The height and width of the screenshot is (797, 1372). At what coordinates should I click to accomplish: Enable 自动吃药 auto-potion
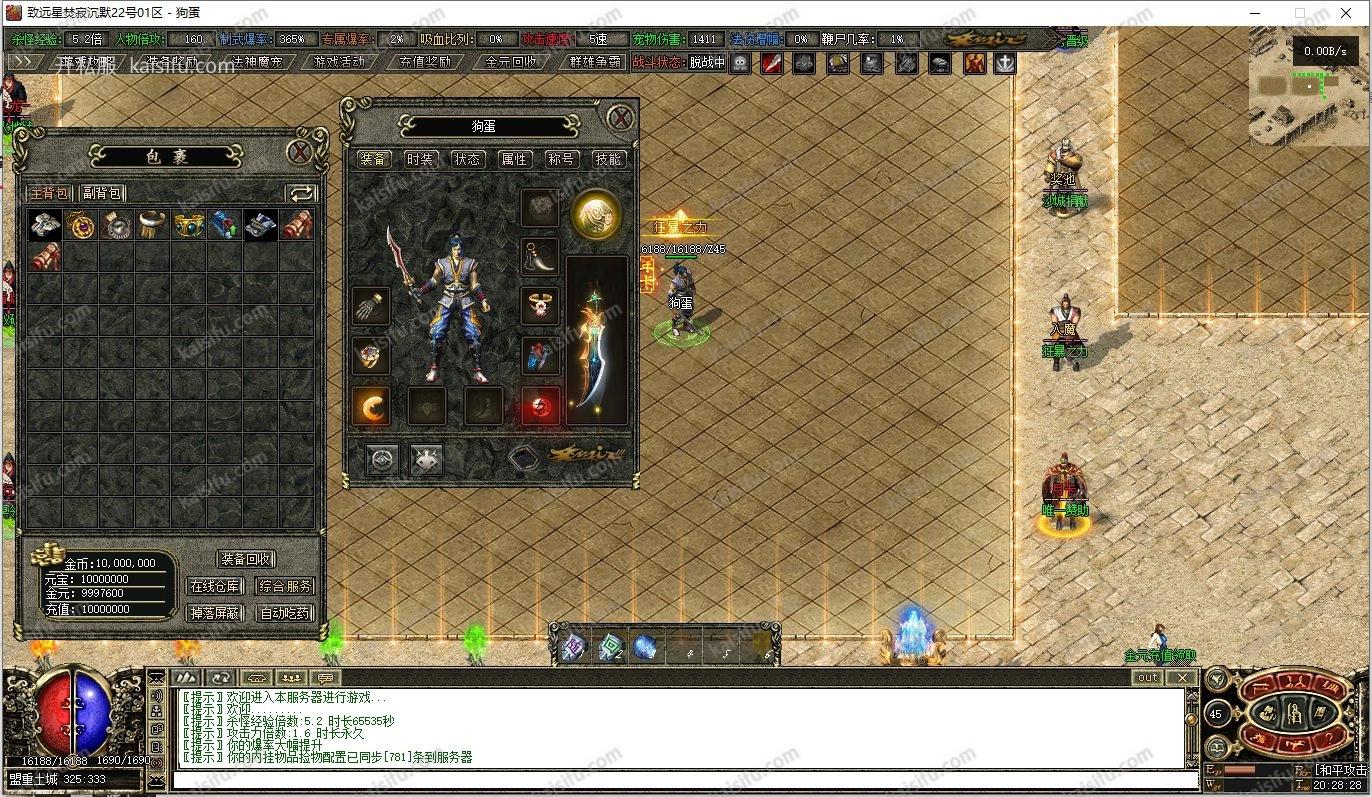pyautogui.click(x=285, y=613)
